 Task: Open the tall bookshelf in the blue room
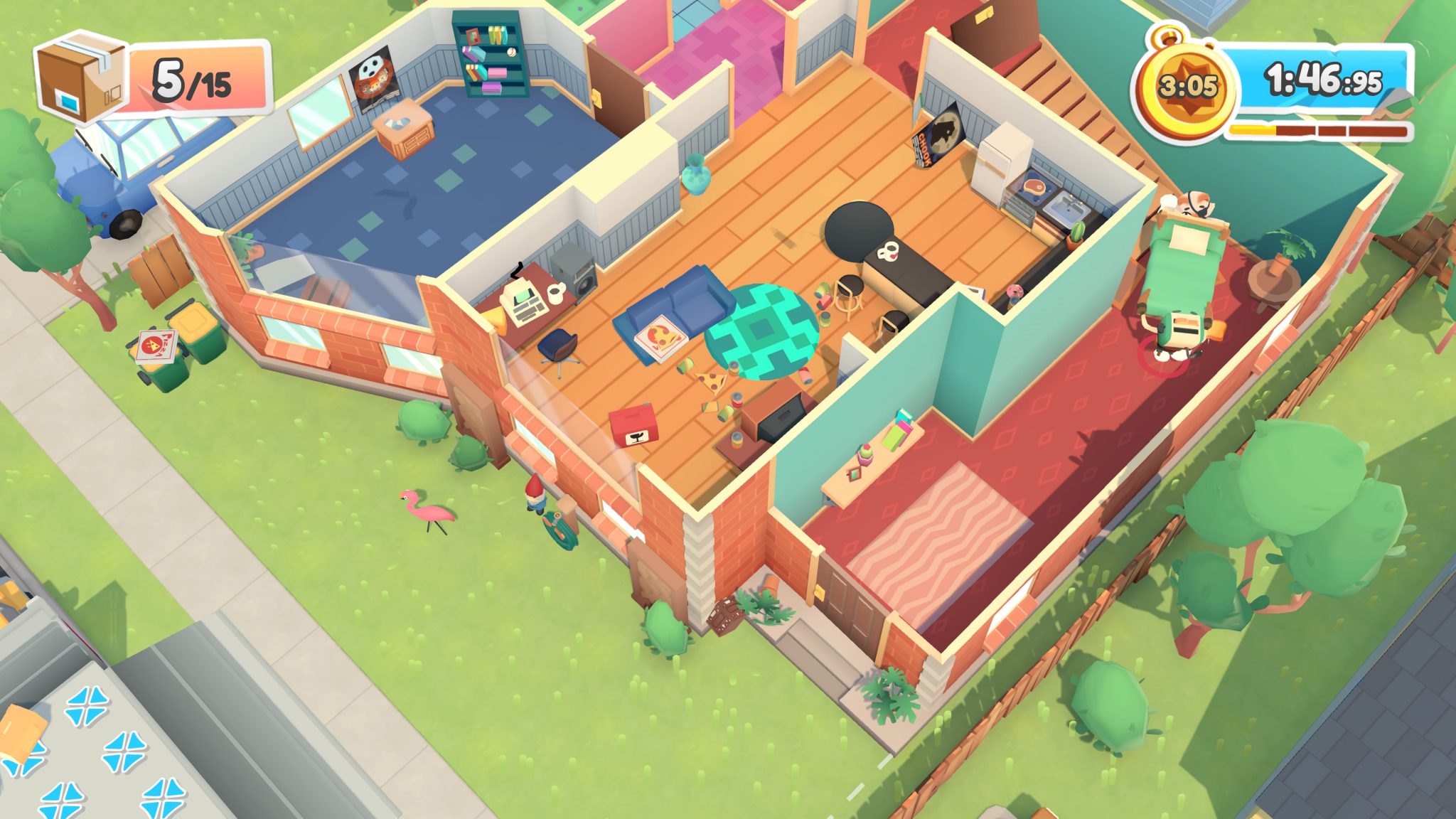[491, 60]
